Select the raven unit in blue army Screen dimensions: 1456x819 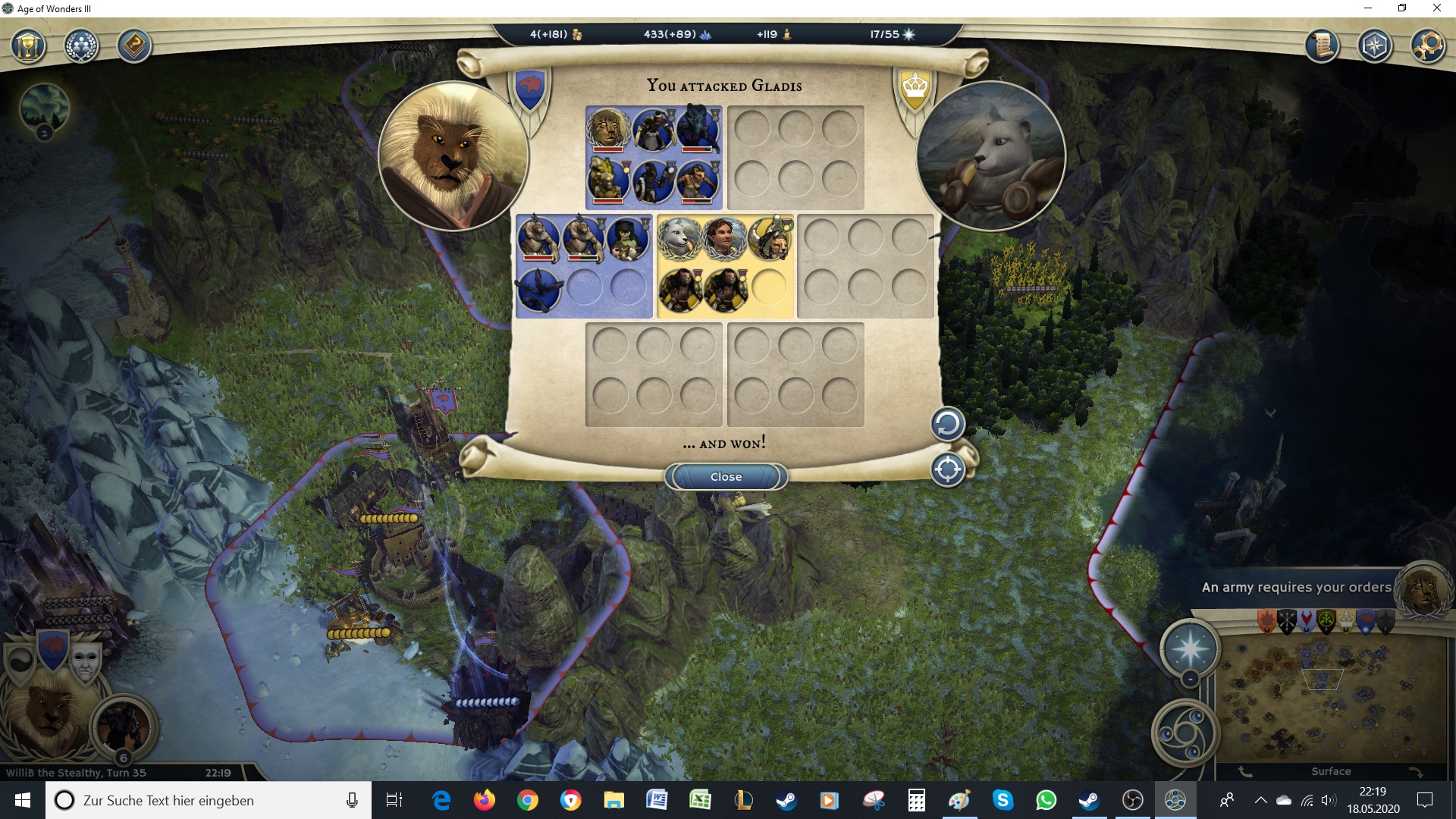[x=538, y=289]
